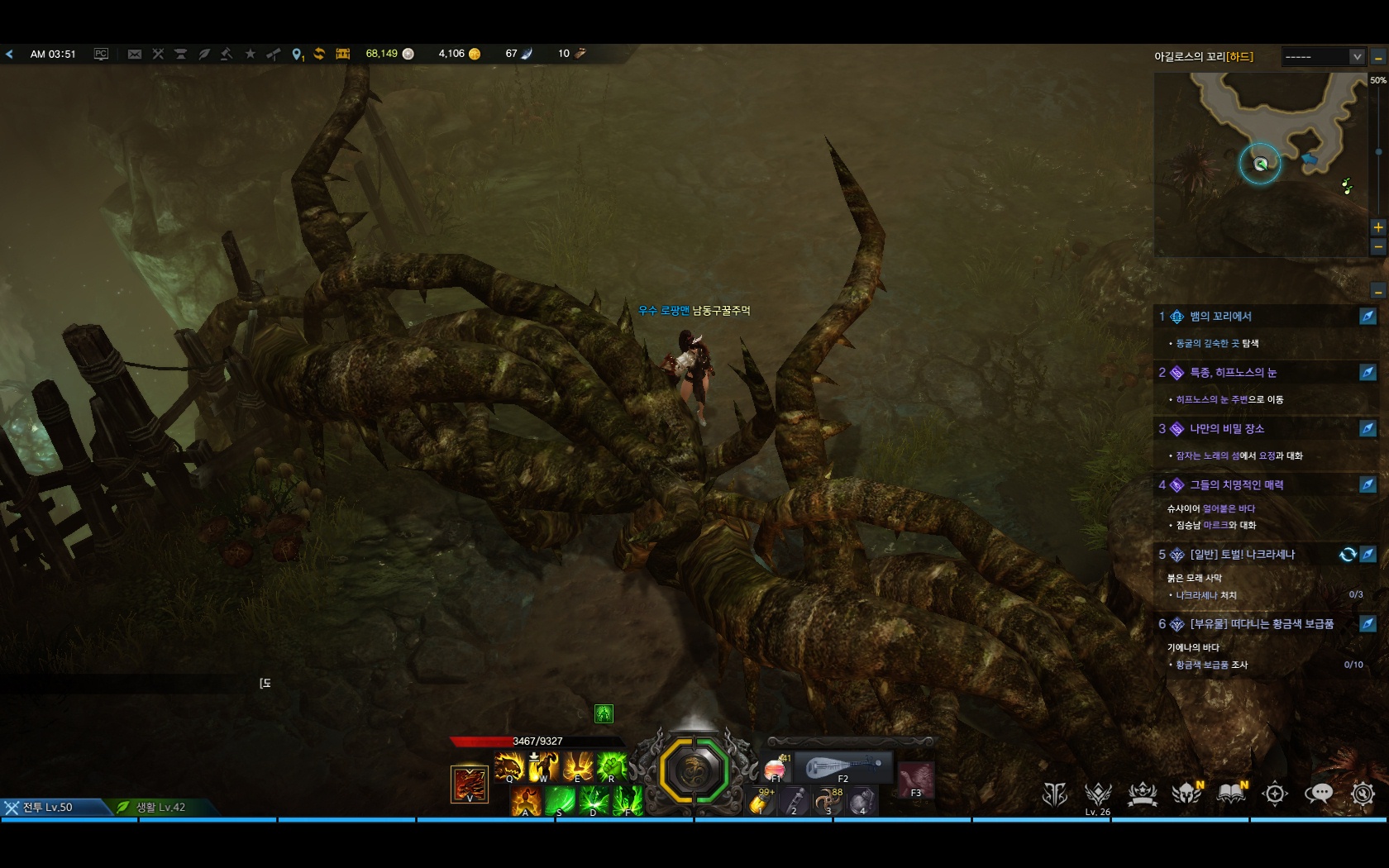The height and width of the screenshot is (868, 1389).
Task: Use the red potion in the F1 slot
Action: click(x=776, y=768)
